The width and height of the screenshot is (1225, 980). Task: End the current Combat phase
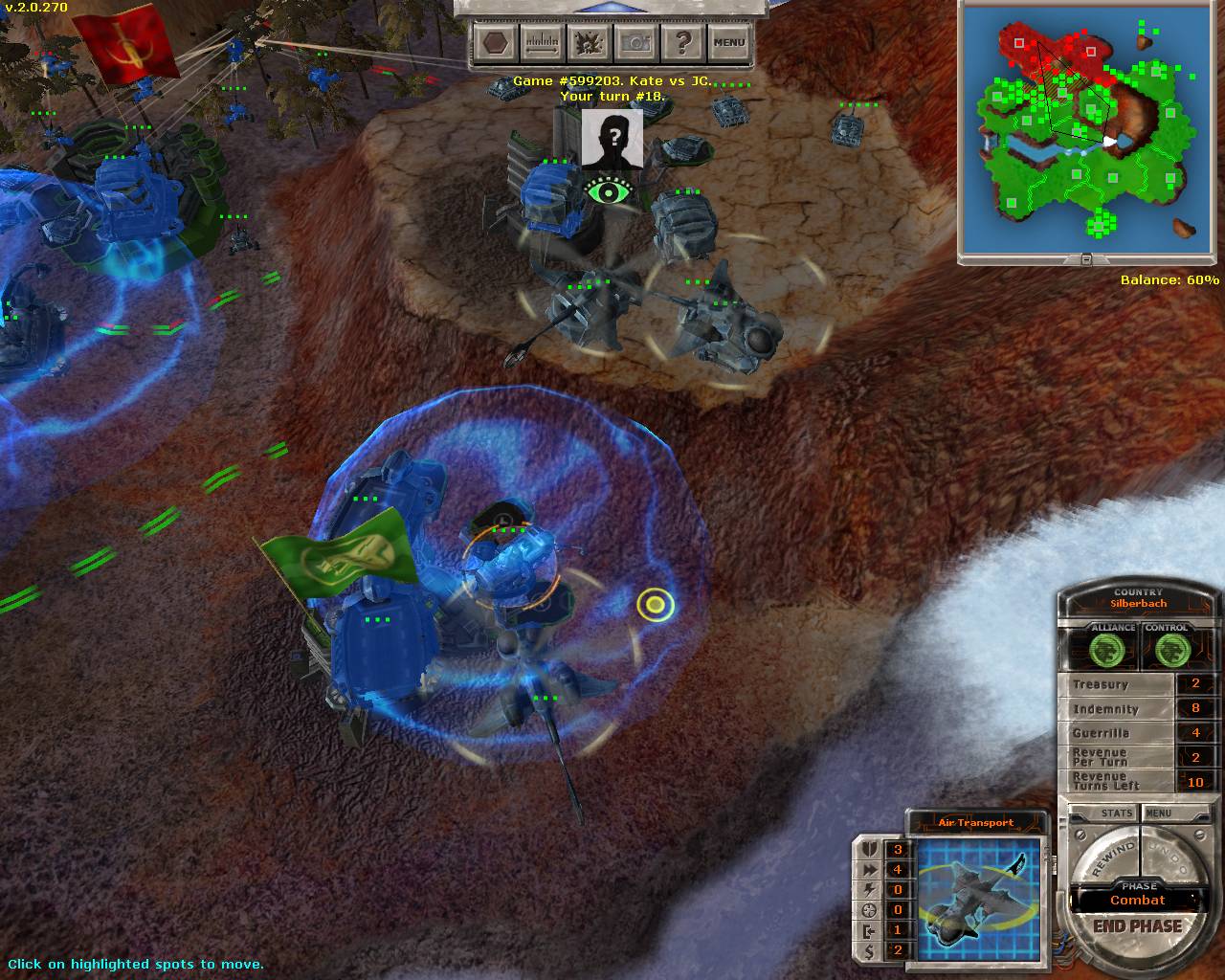(1137, 926)
